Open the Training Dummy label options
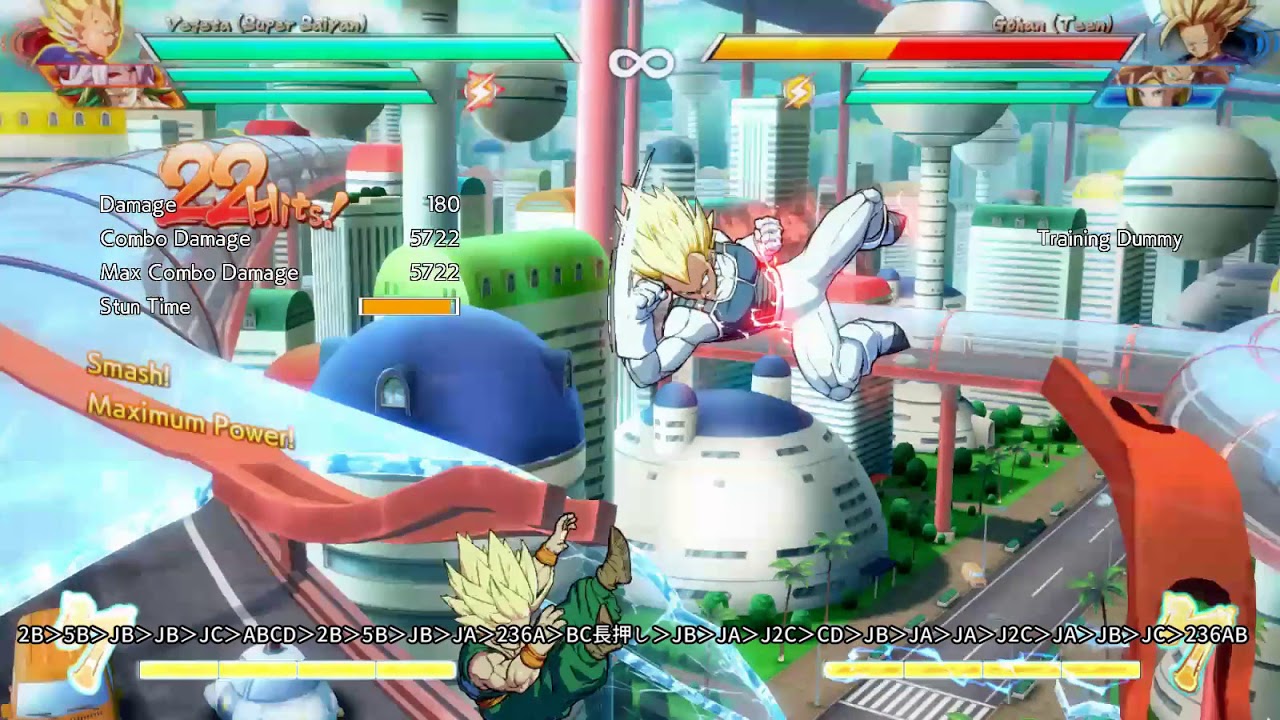Viewport: 1280px width, 720px height. click(1109, 240)
